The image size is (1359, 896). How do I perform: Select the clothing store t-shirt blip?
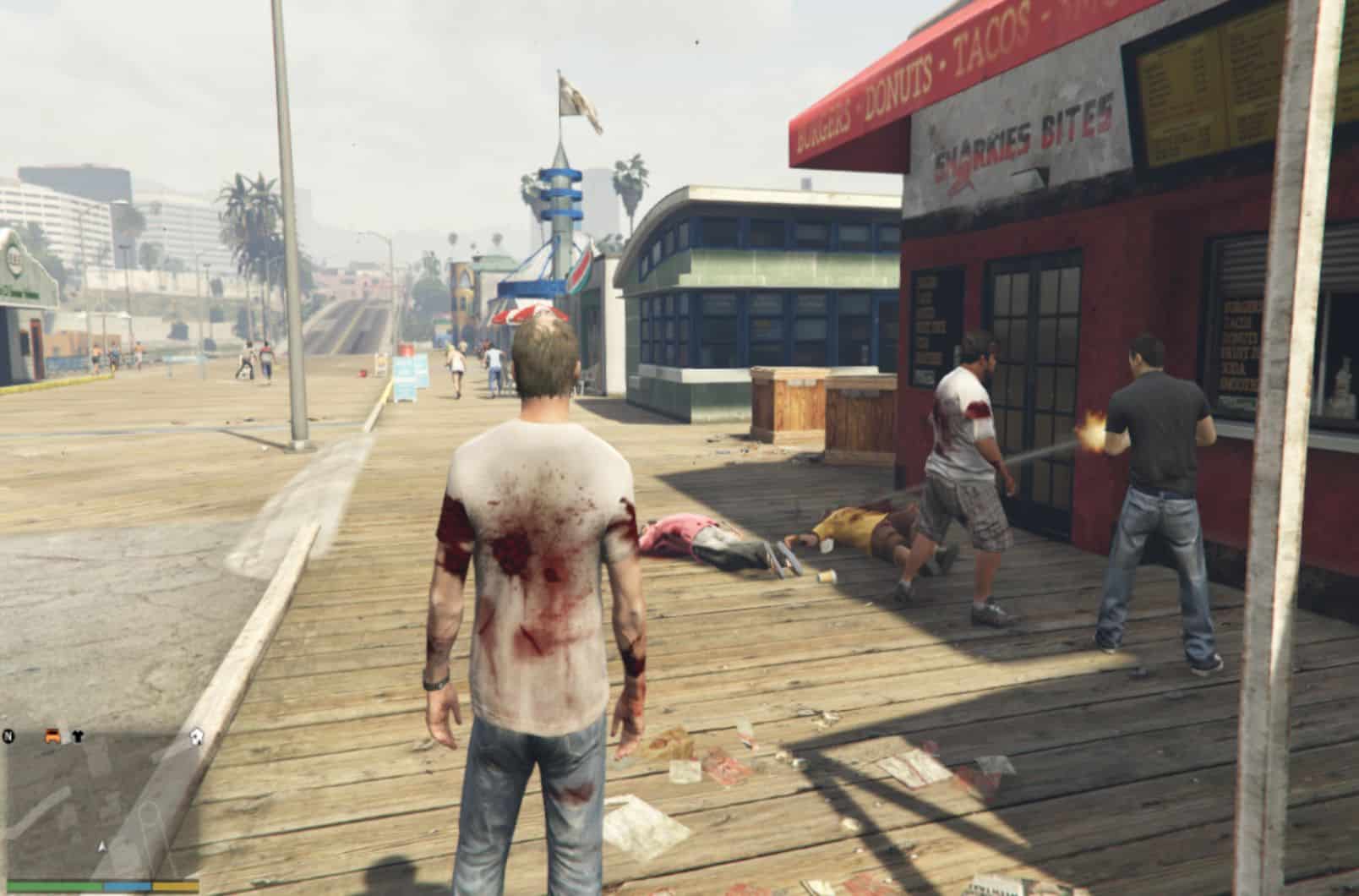[x=78, y=735]
